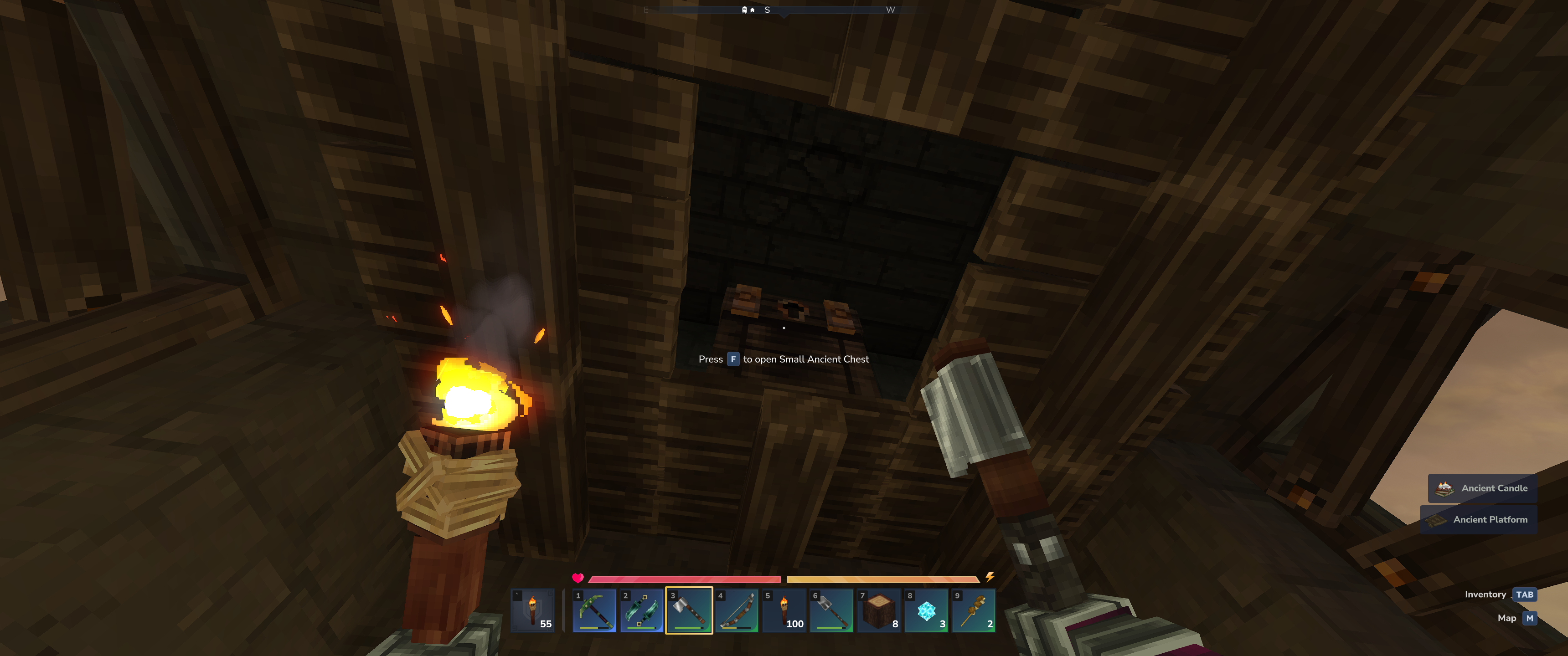Choose the wooden bow in the hotbar

[737, 610]
